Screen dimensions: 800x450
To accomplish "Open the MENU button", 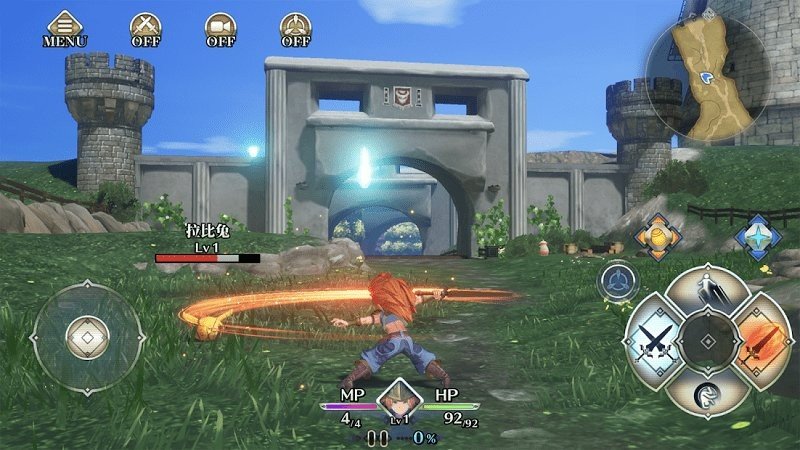I will click(65, 28).
